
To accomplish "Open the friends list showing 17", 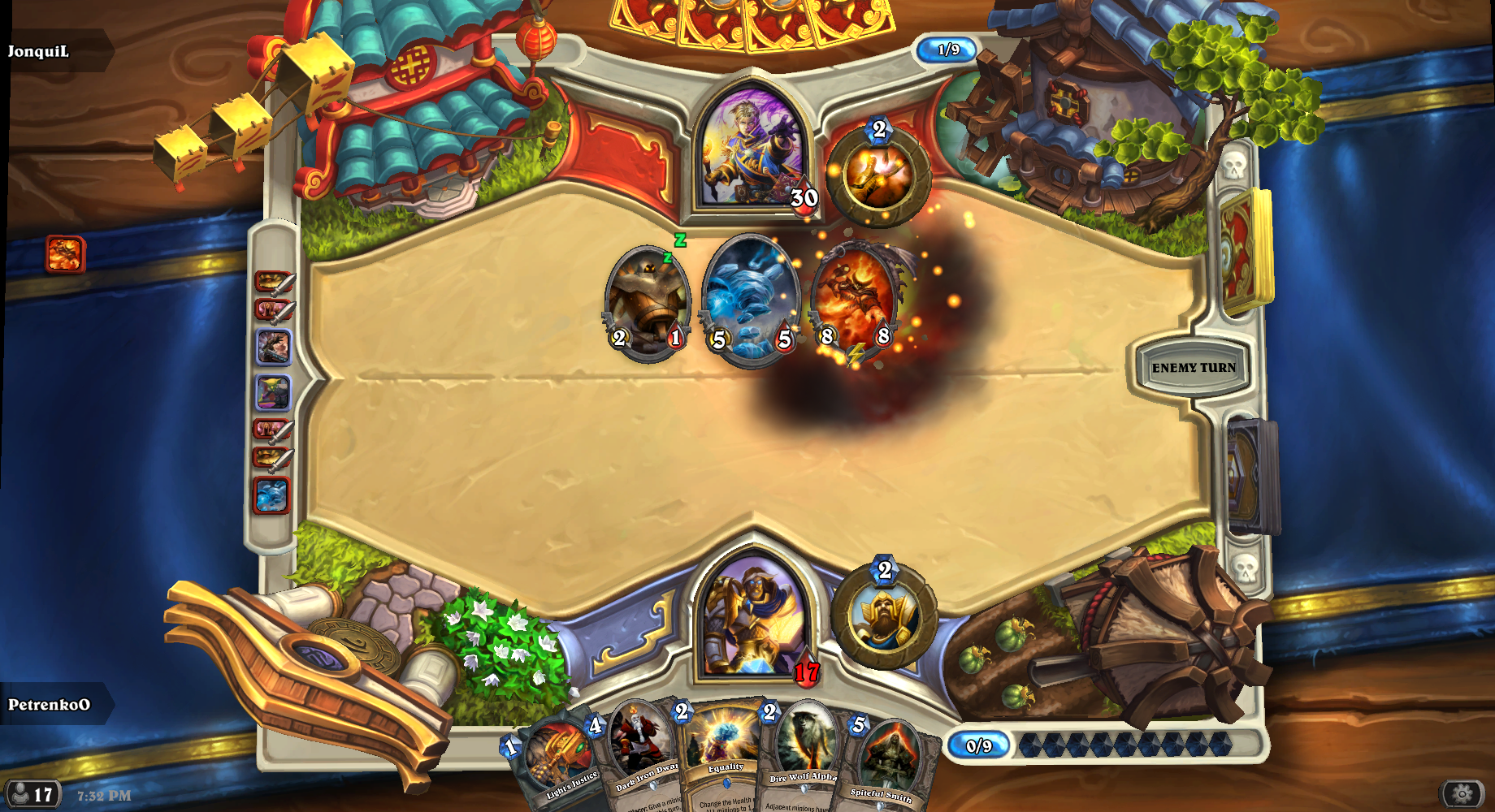I will point(32,793).
